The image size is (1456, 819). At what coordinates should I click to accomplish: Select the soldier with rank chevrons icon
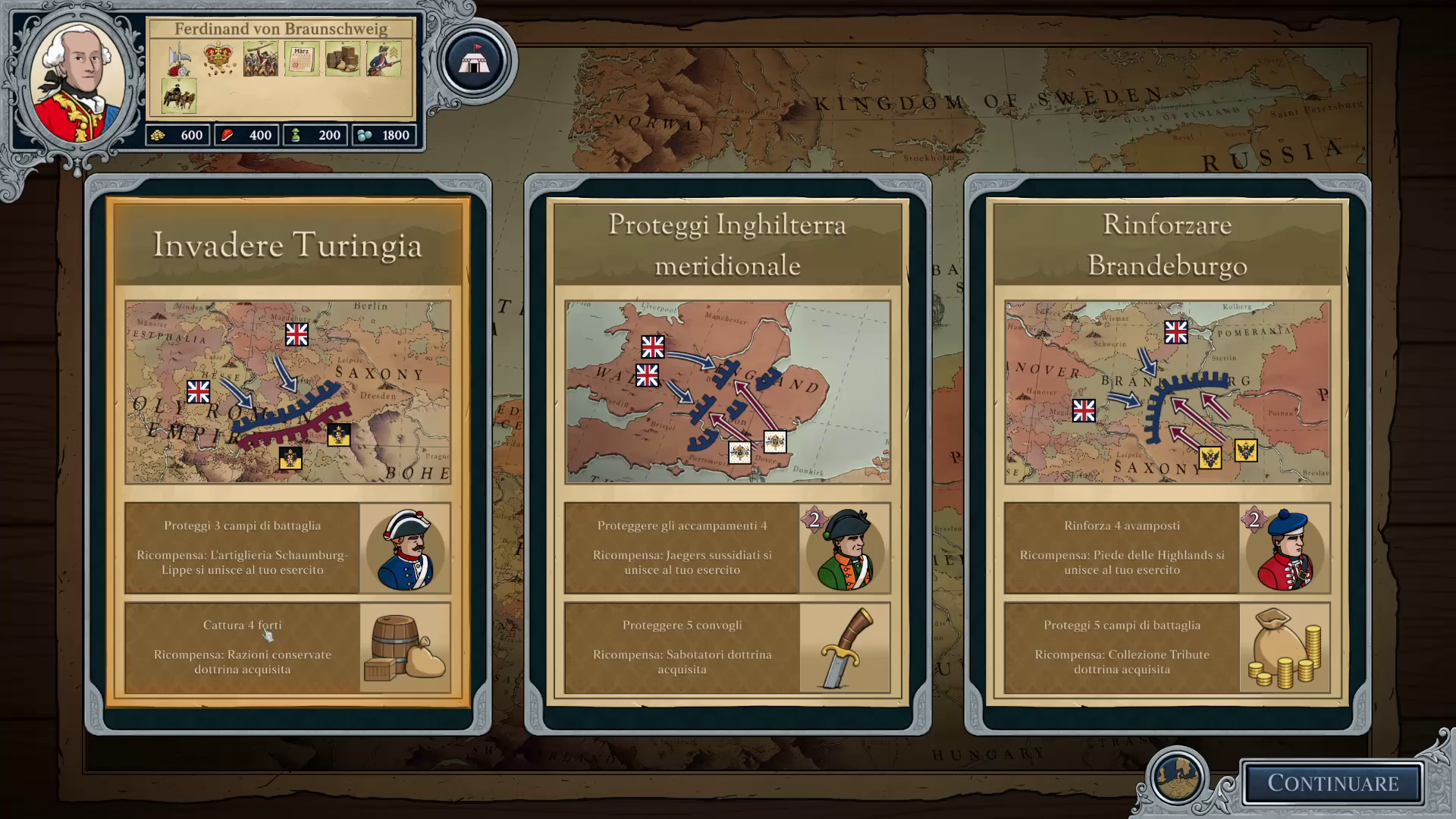[x=384, y=59]
